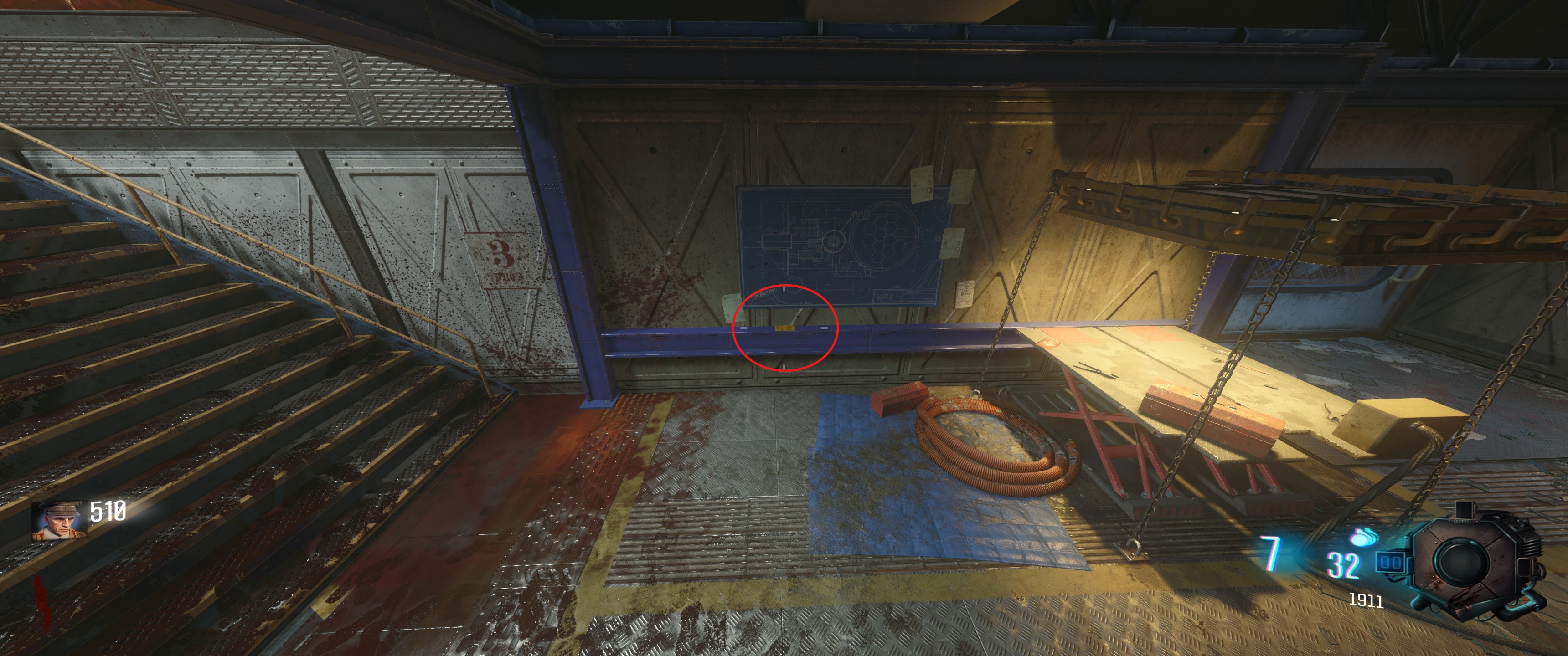Toggle the digital 00 counter display
Image resolution: width=1568 pixels, height=656 pixels.
[x=1390, y=562]
